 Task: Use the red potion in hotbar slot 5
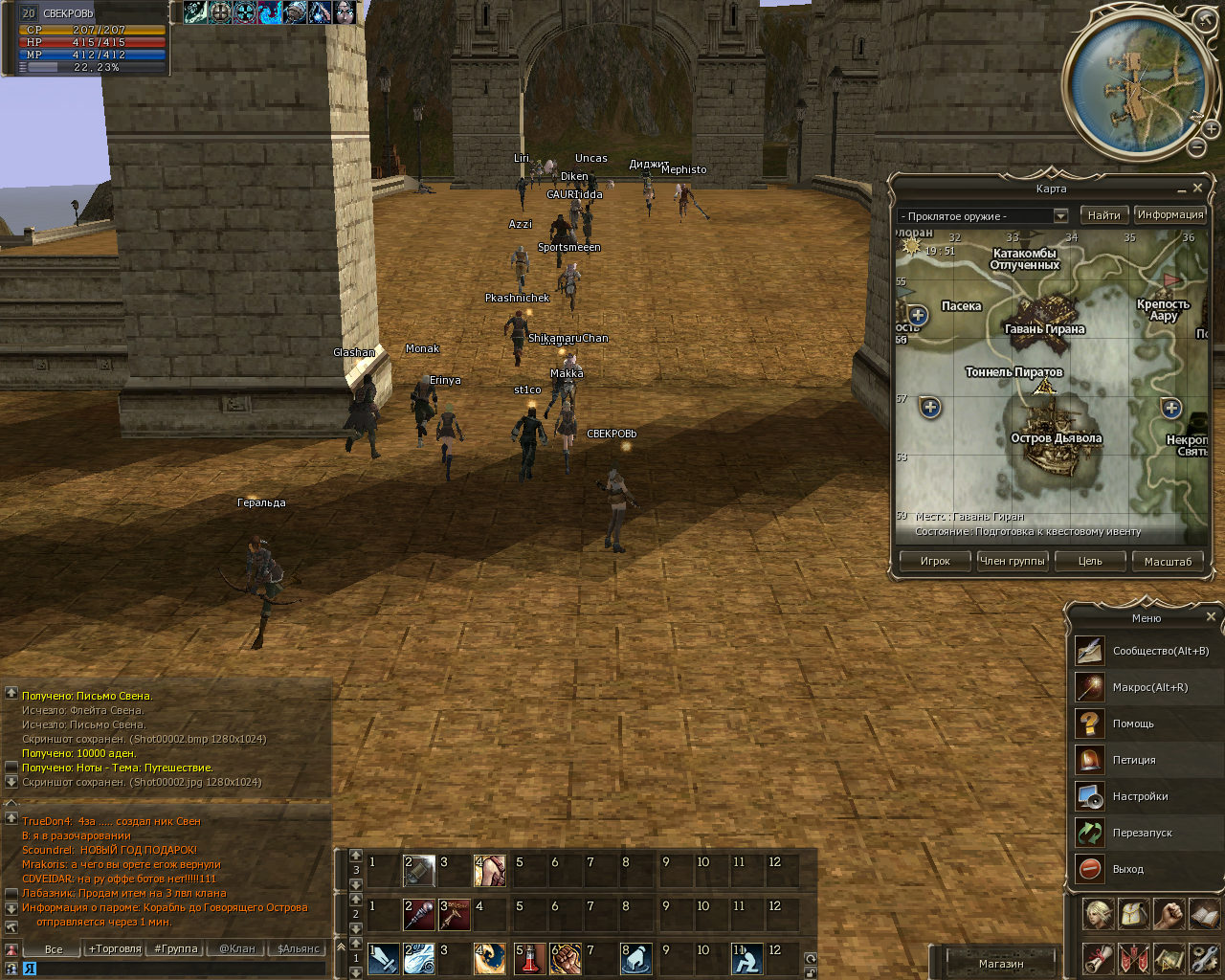pyautogui.click(x=530, y=958)
